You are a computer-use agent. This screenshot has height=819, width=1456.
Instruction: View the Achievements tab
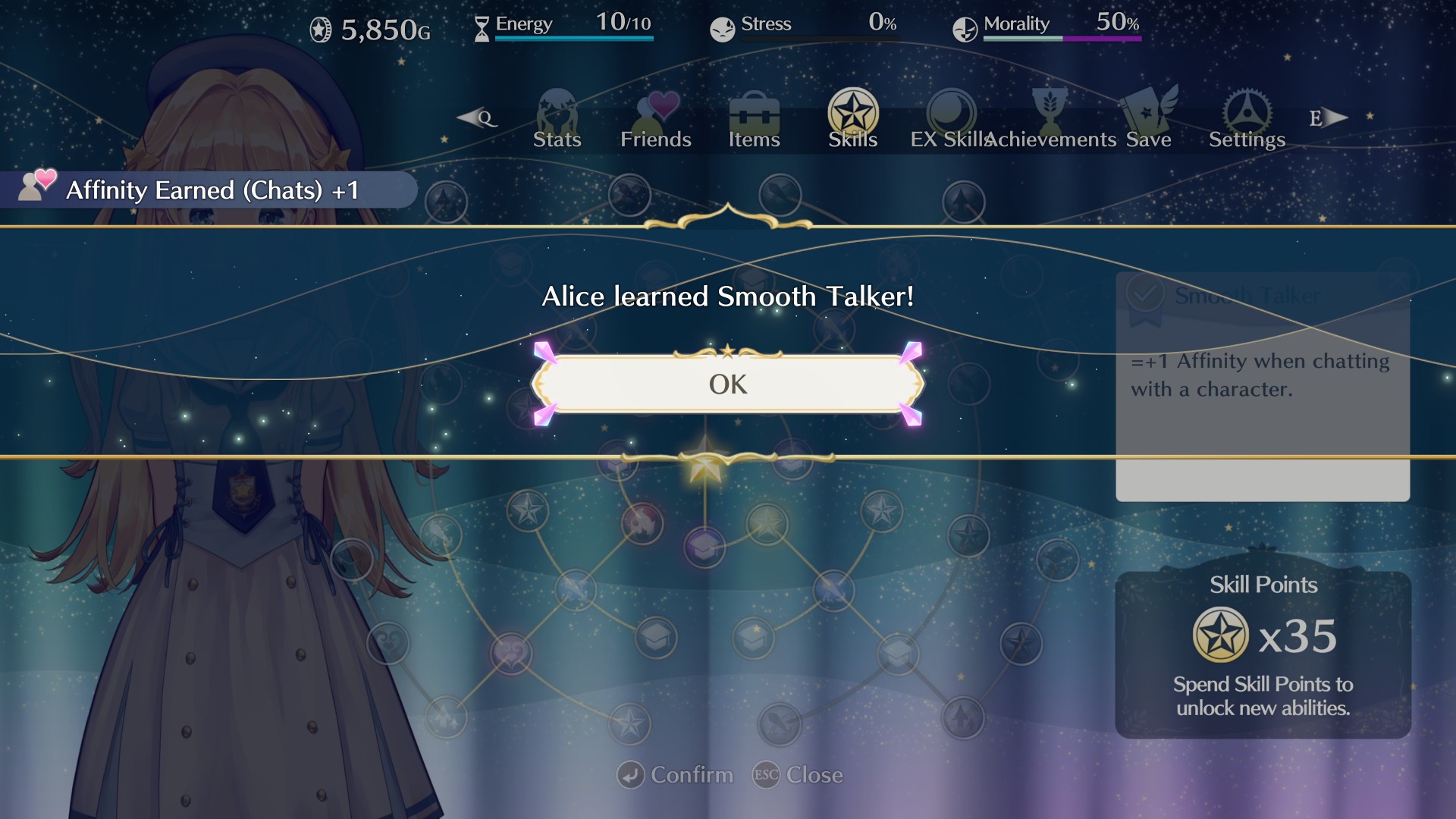pos(1050,120)
